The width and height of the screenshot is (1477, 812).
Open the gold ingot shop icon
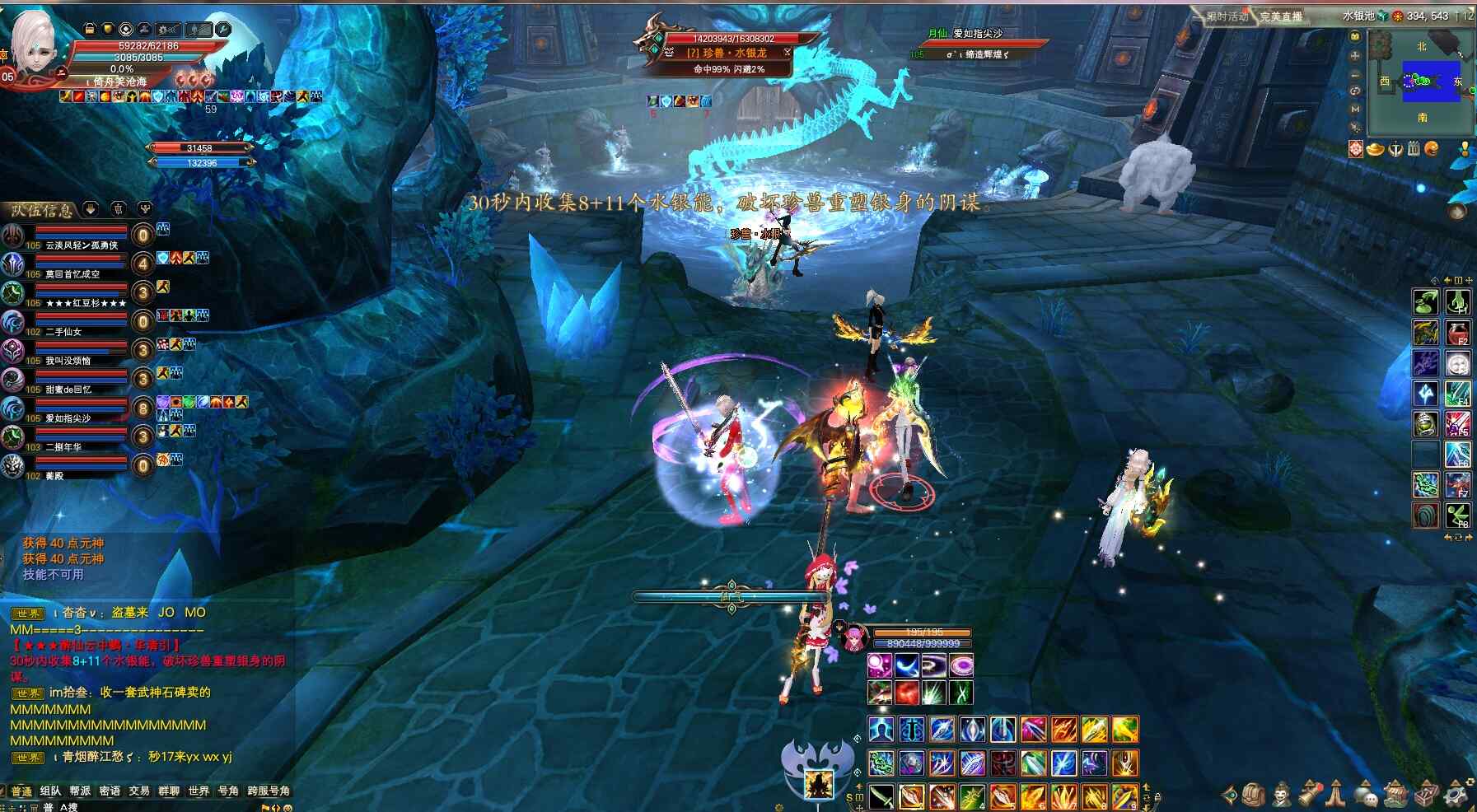1375,149
